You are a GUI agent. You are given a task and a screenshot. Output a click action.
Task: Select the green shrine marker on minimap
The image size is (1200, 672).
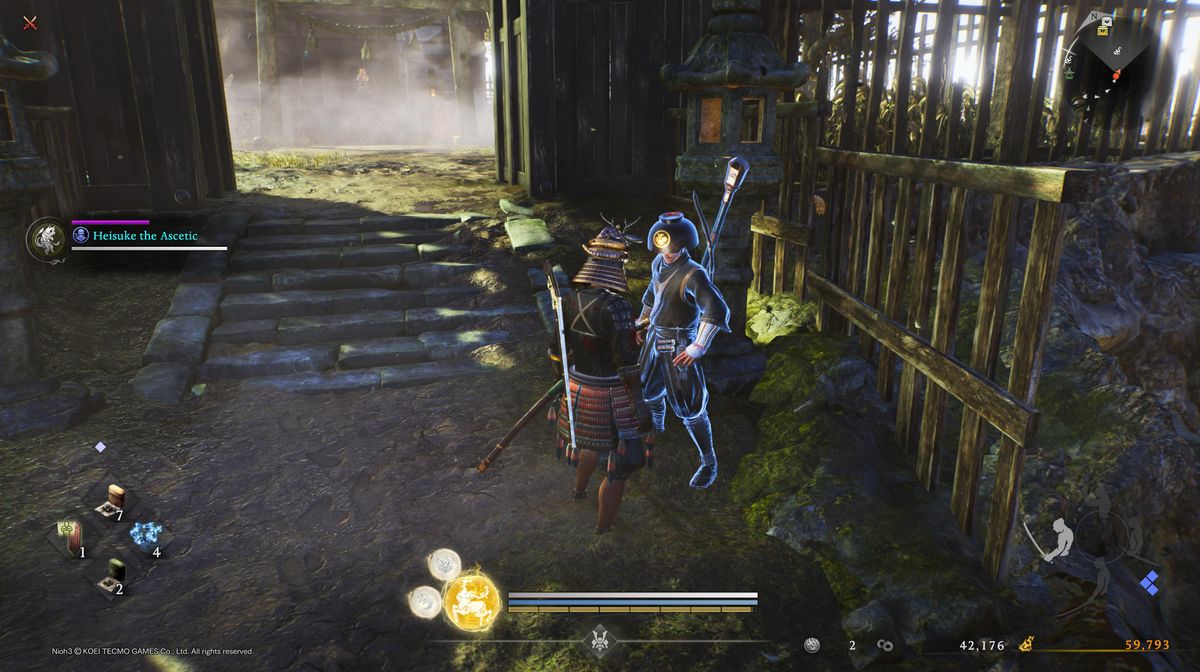point(1071,73)
